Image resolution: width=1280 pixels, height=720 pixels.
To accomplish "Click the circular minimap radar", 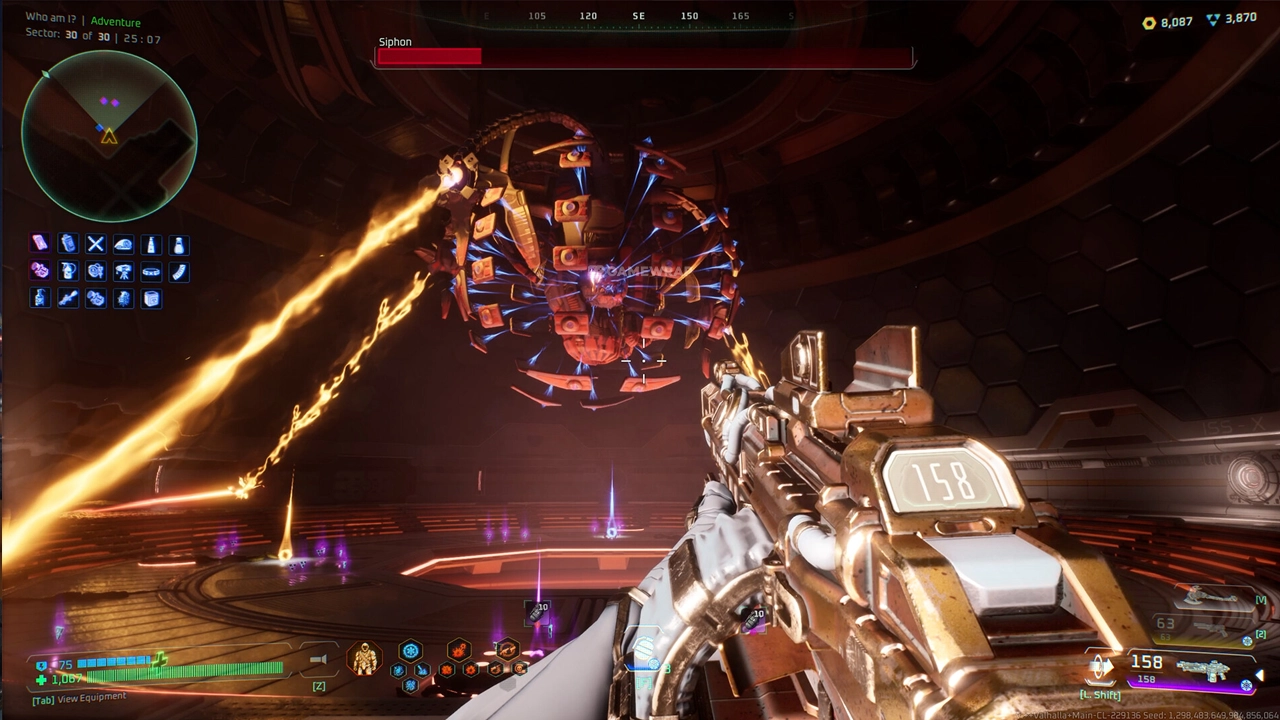I will pyautogui.click(x=109, y=135).
